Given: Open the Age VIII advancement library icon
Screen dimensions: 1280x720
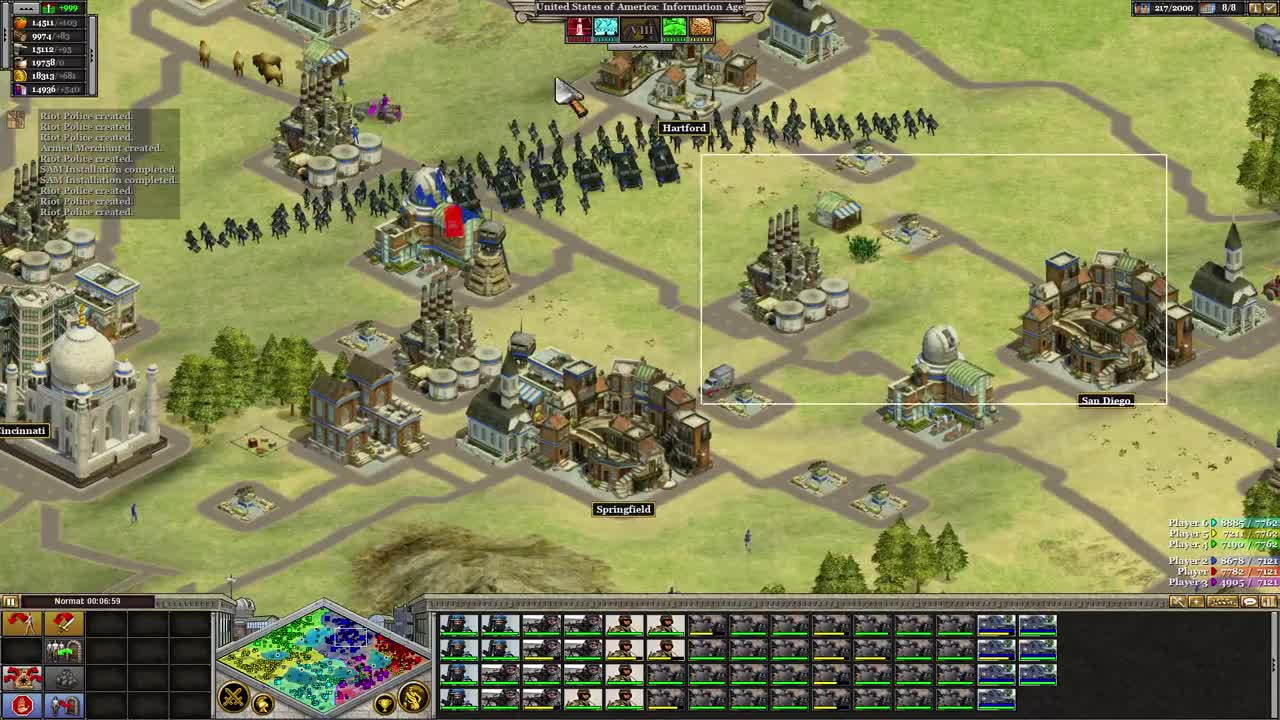Looking at the screenshot, I should (640, 28).
